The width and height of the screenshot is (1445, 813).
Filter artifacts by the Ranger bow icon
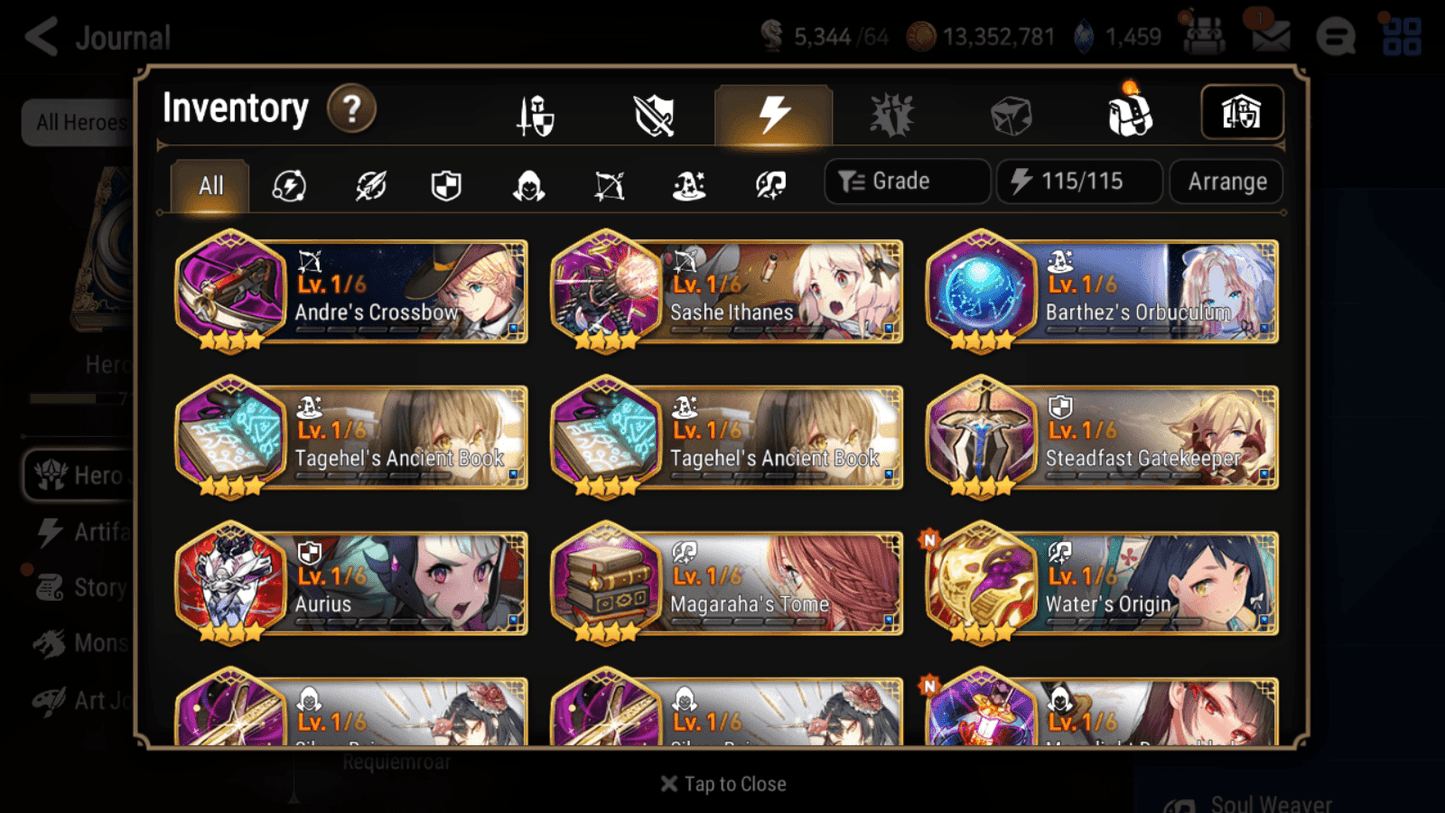coord(607,184)
